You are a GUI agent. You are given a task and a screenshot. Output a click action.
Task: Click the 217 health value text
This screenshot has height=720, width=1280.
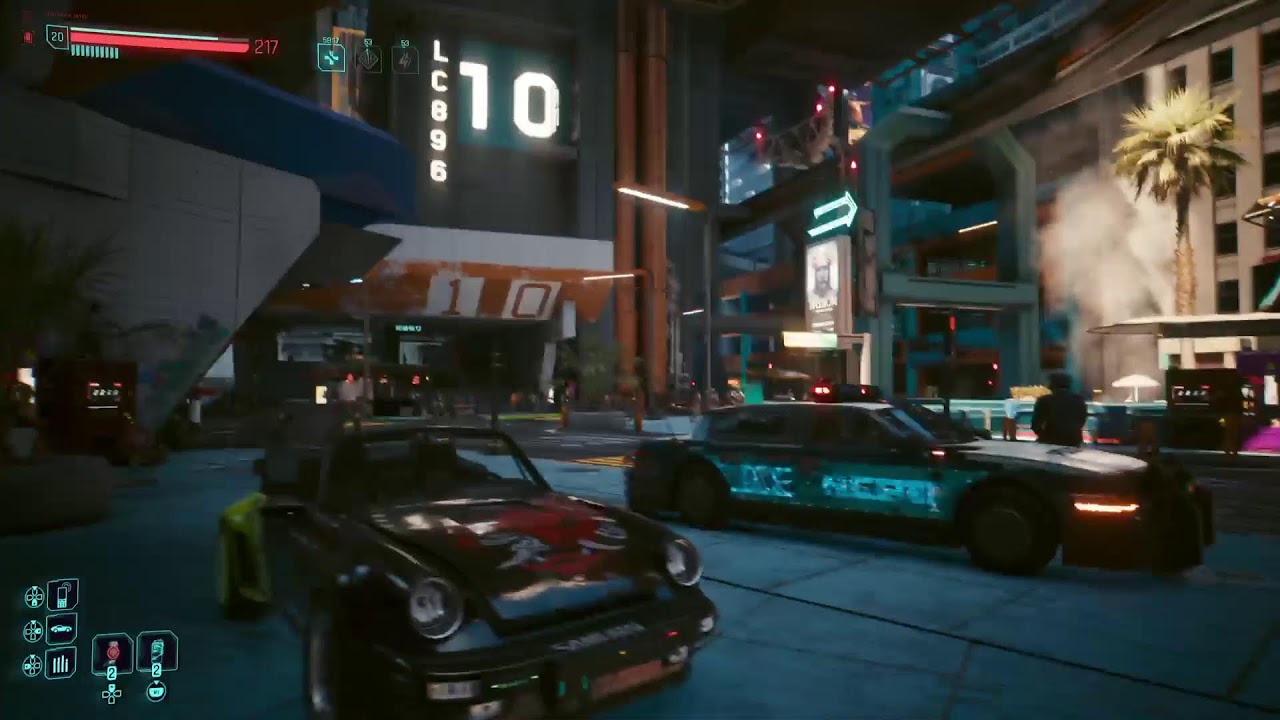266,46
